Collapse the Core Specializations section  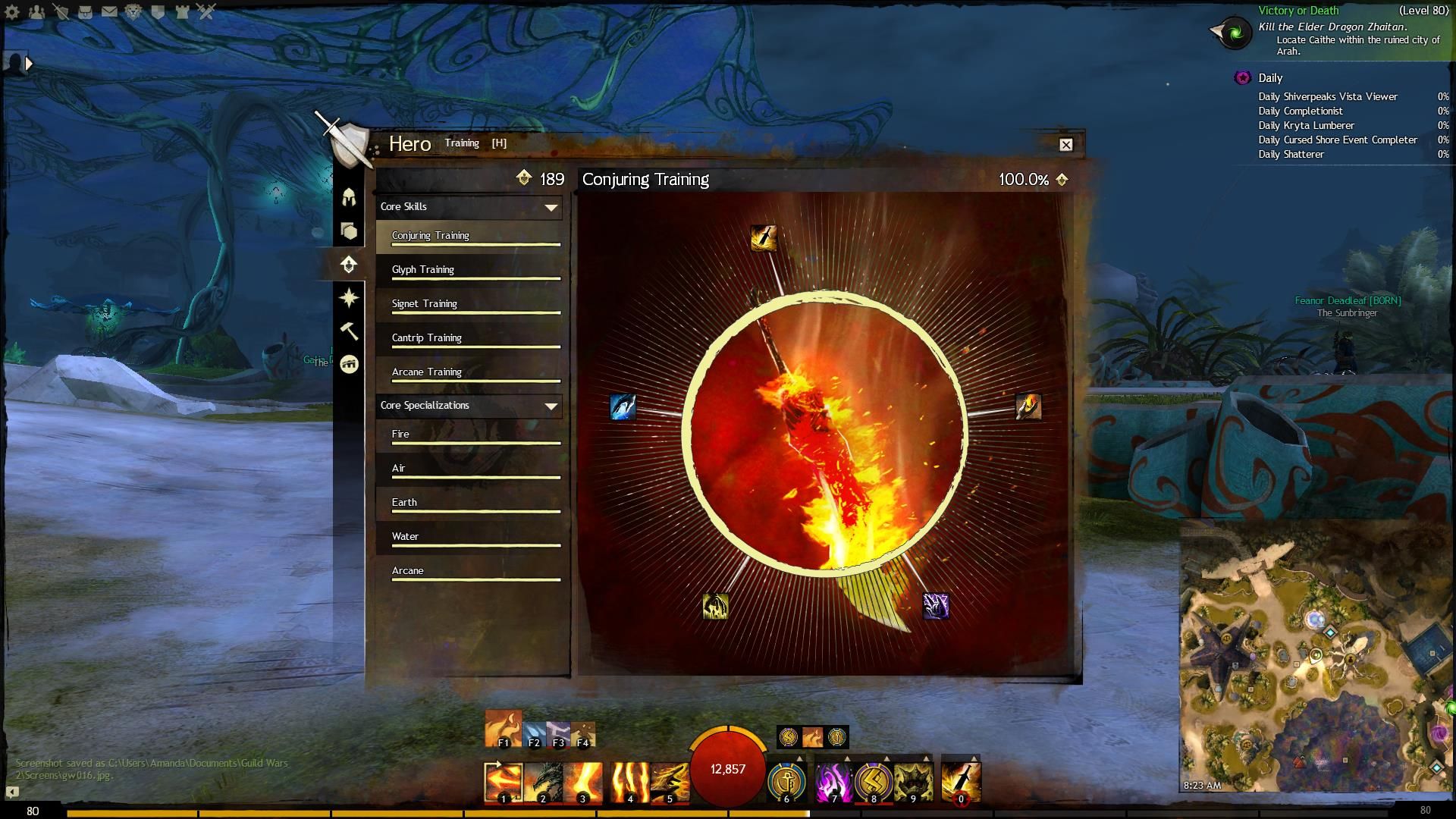point(551,406)
